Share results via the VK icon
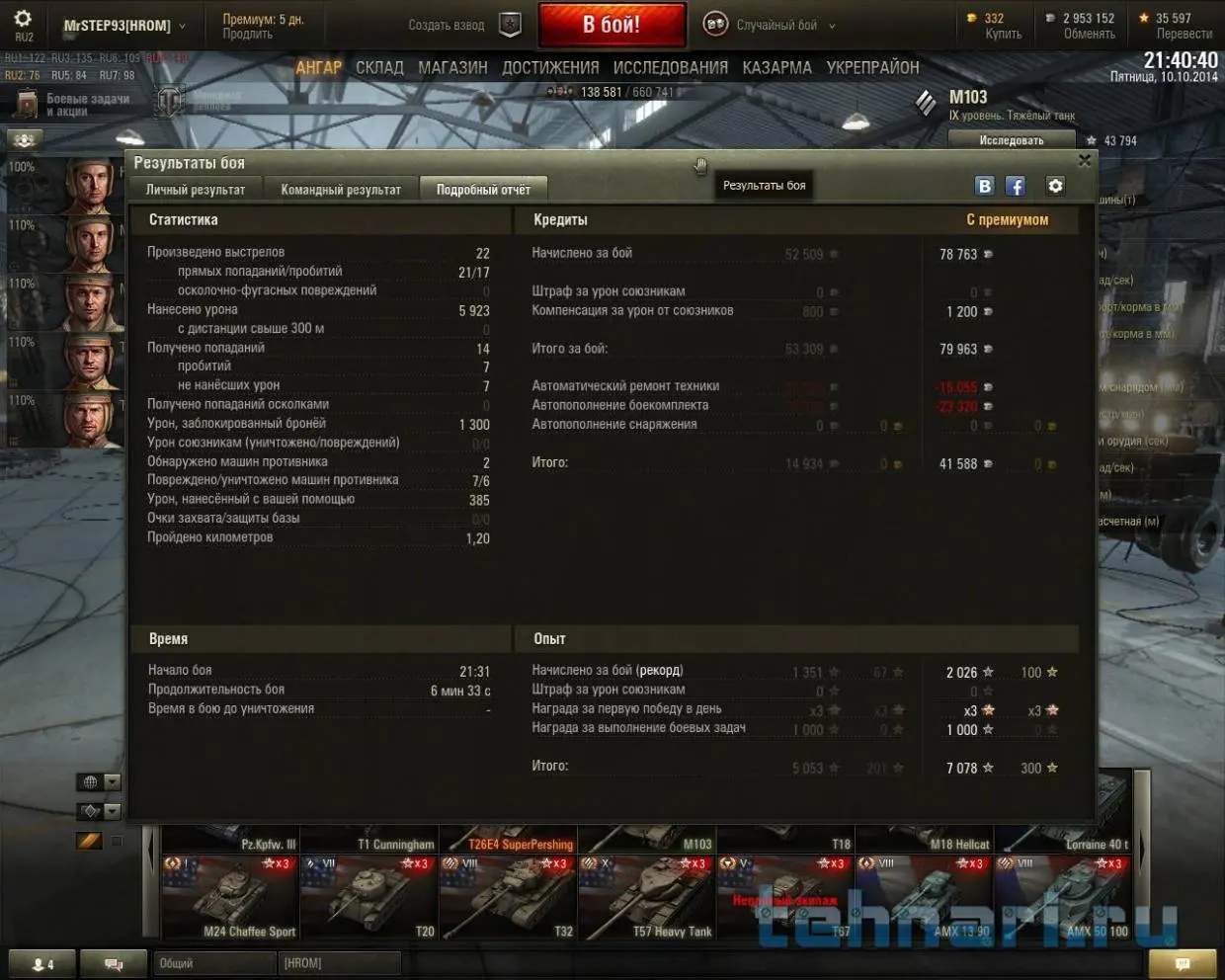The width and height of the screenshot is (1225, 980). click(x=984, y=186)
